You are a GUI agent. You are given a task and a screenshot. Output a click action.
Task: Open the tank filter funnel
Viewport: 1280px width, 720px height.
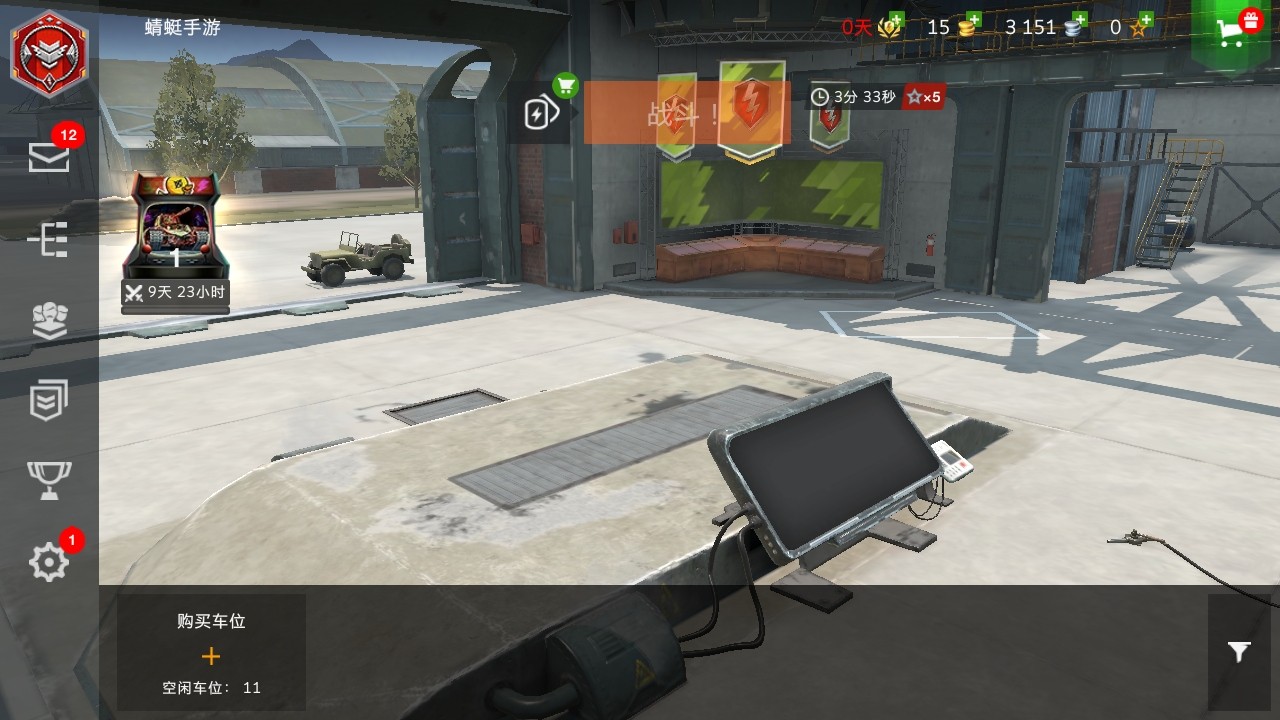[1239, 652]
